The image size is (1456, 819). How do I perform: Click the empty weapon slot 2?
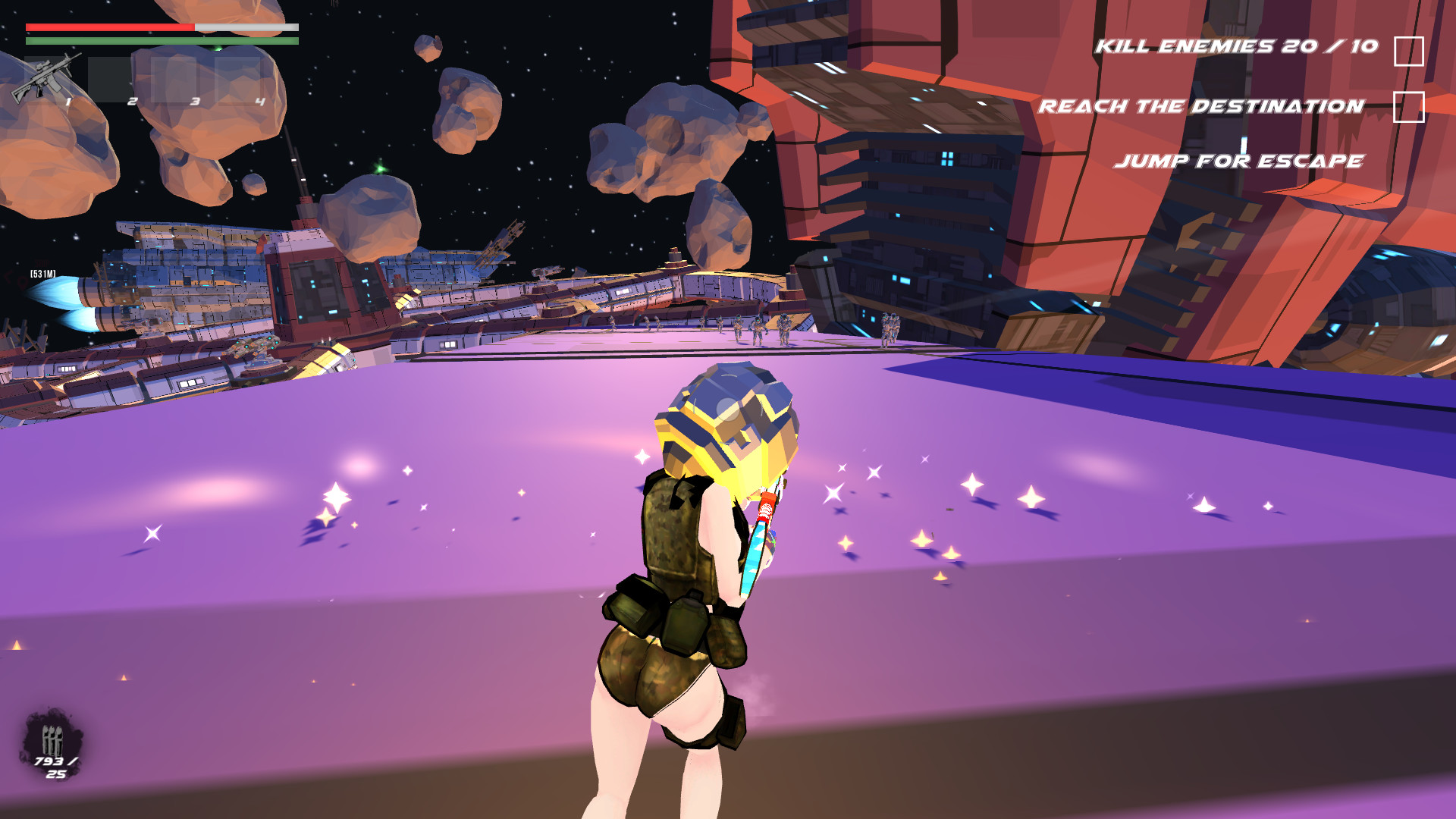111,80
